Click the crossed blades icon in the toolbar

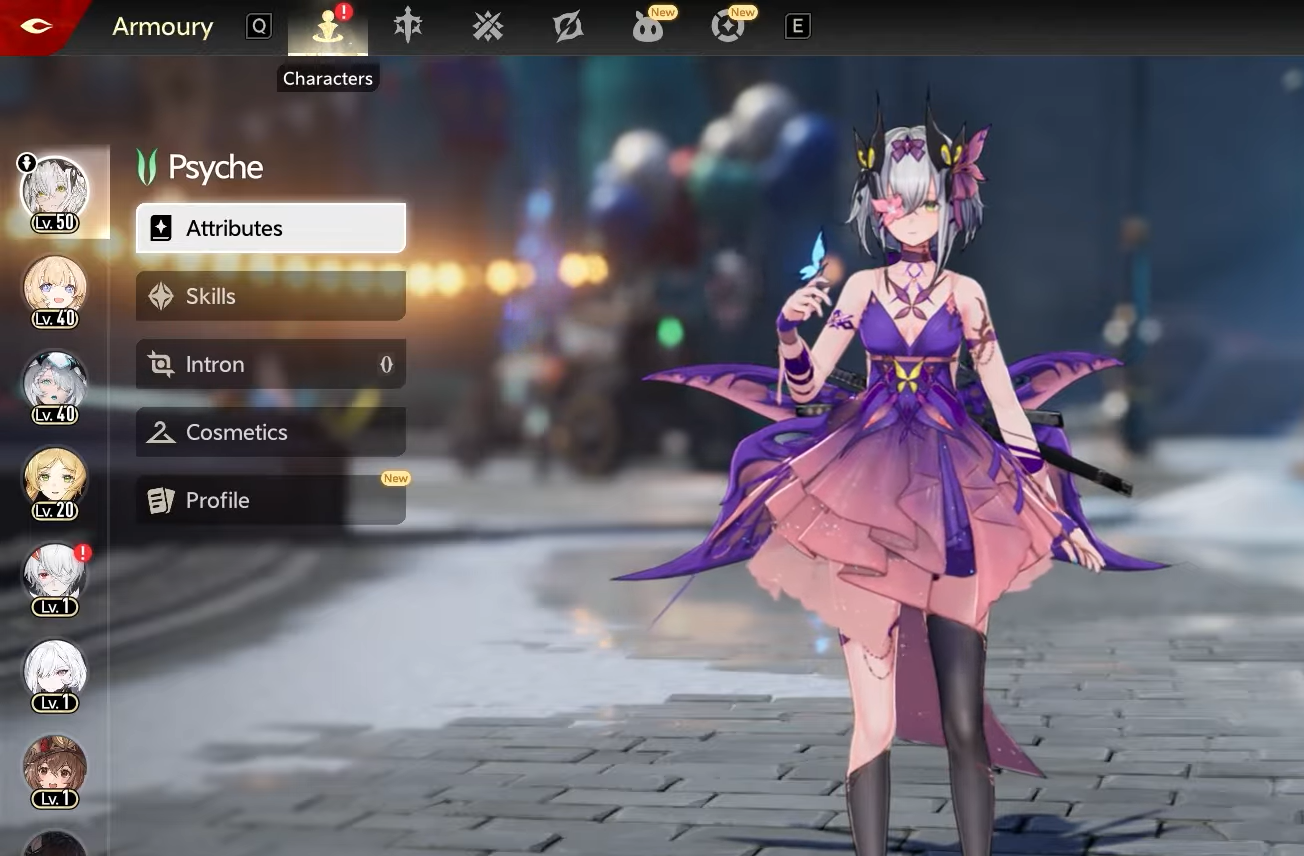pos(488,27)
